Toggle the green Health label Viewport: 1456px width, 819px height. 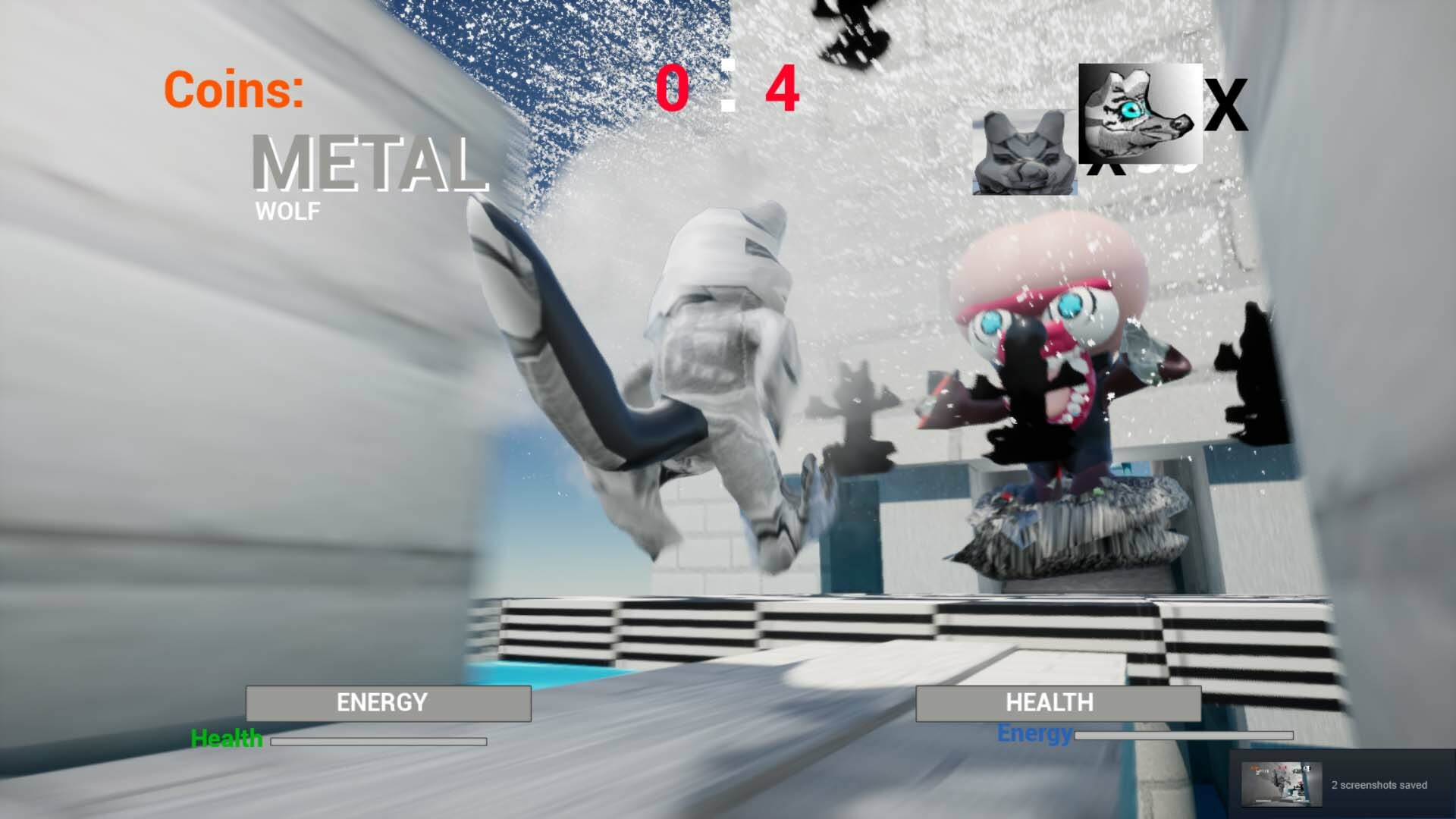227,737
